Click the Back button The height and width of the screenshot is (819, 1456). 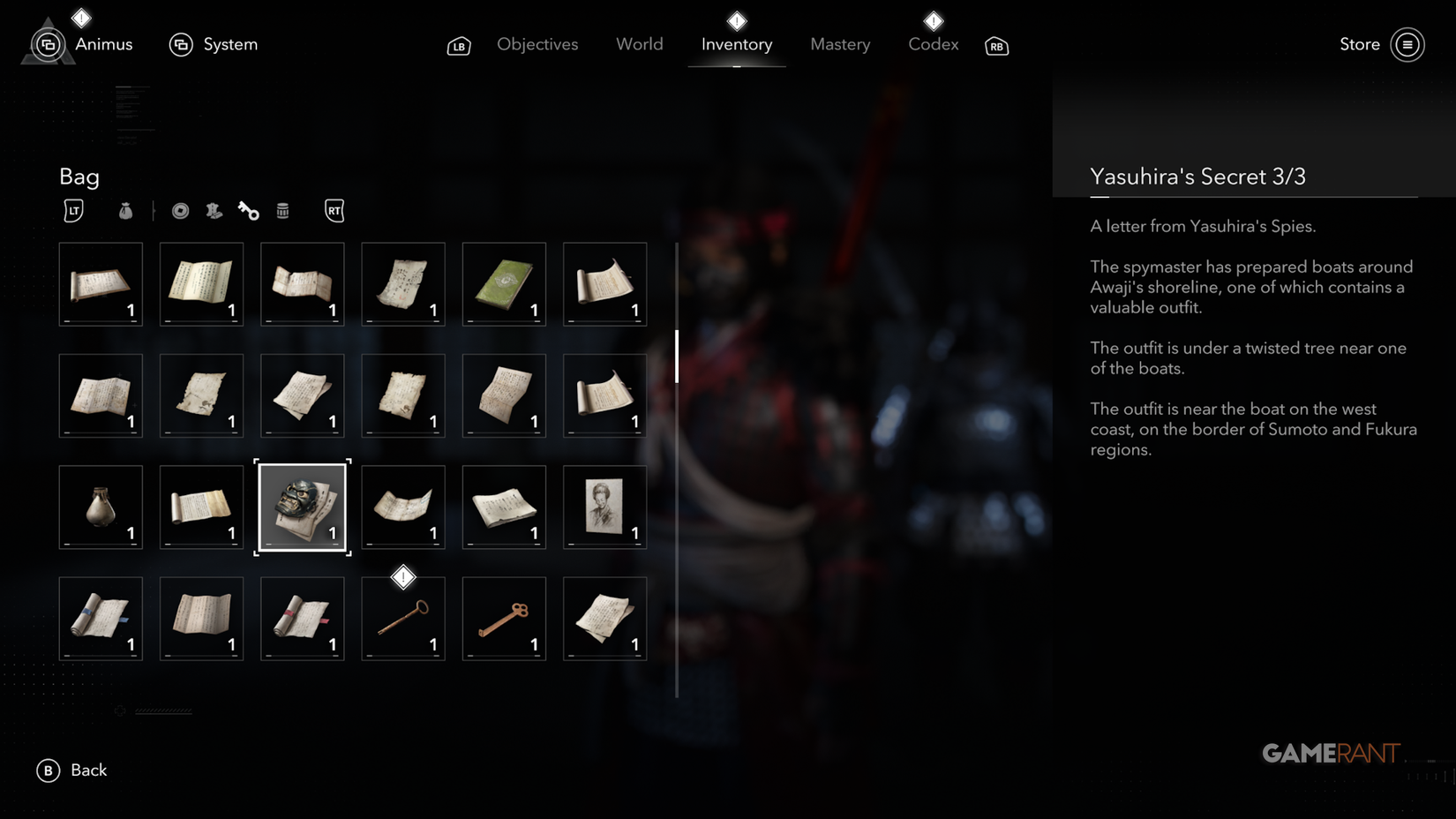coord(72,770)
